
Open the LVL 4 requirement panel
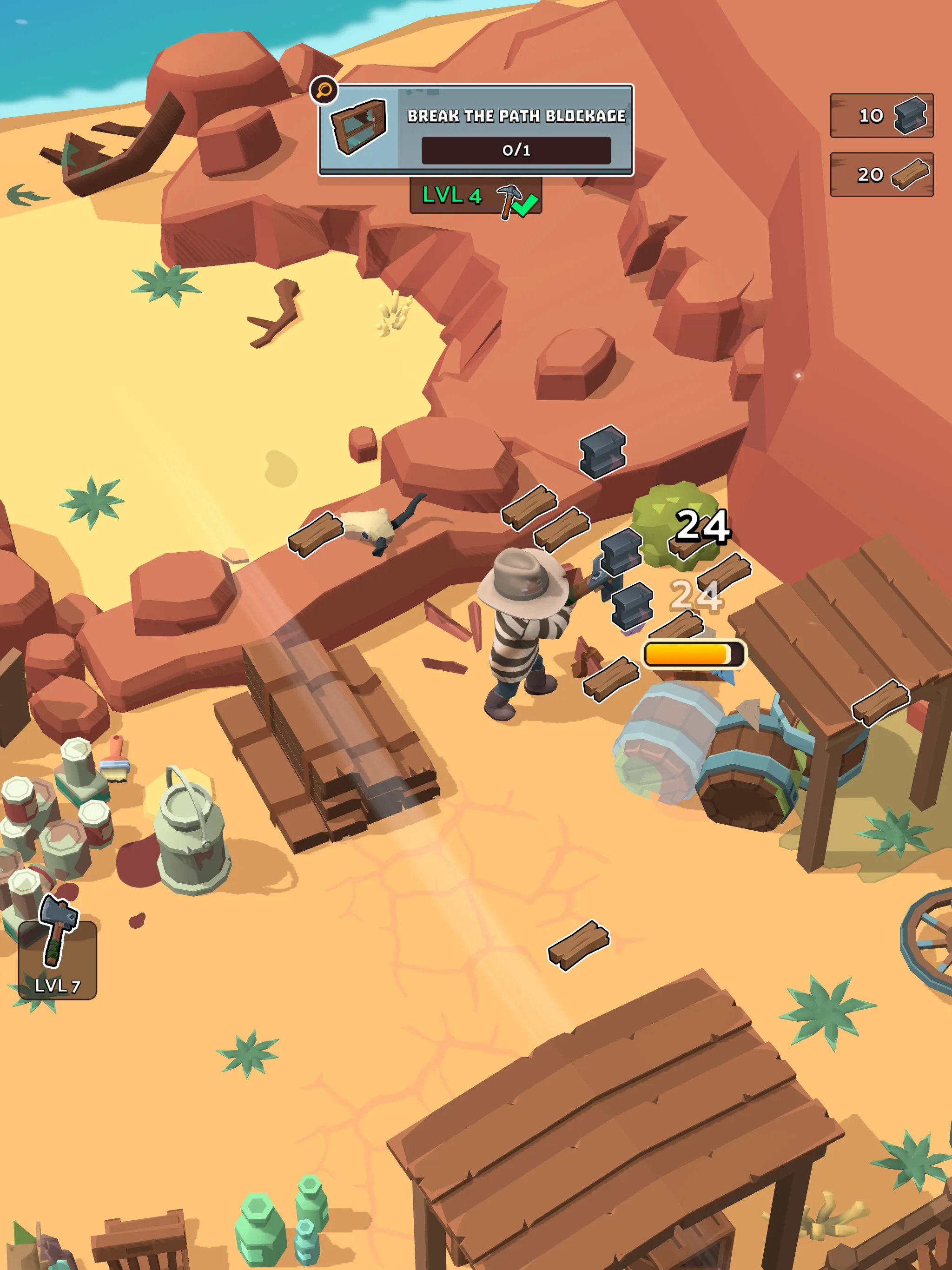click(x=474, y=201)
